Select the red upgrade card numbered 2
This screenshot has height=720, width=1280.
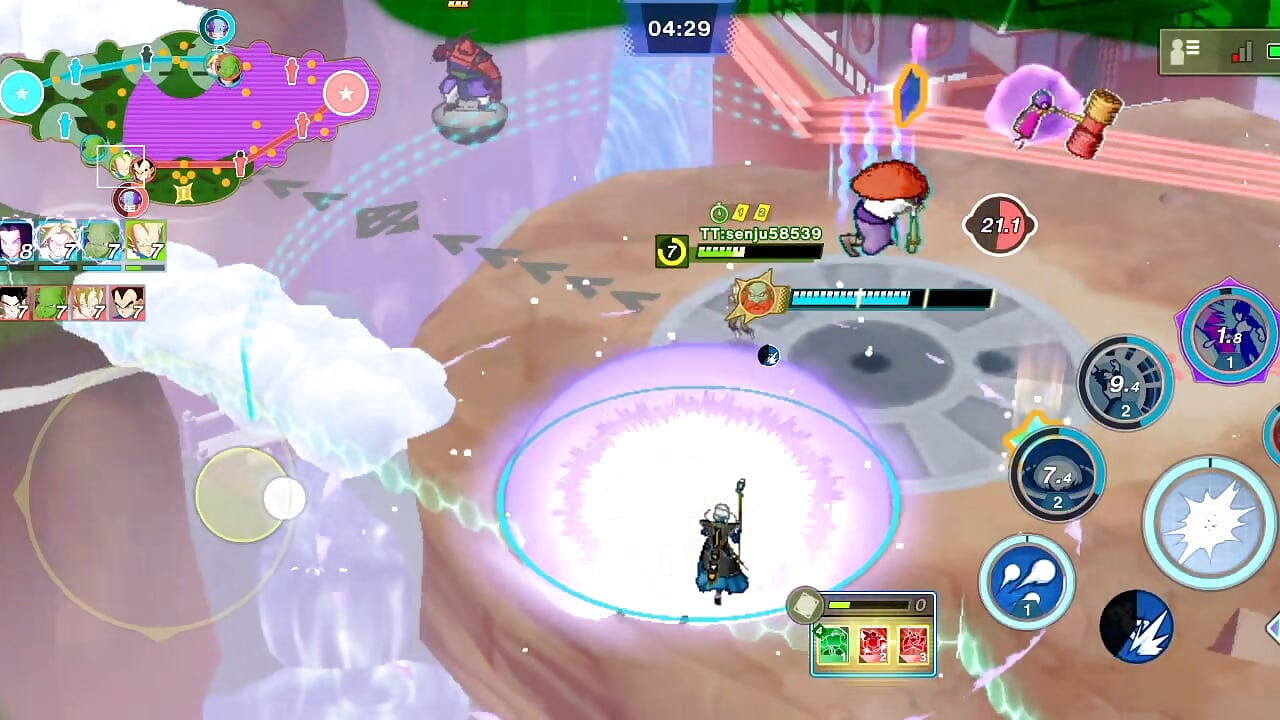pos(873,645)
